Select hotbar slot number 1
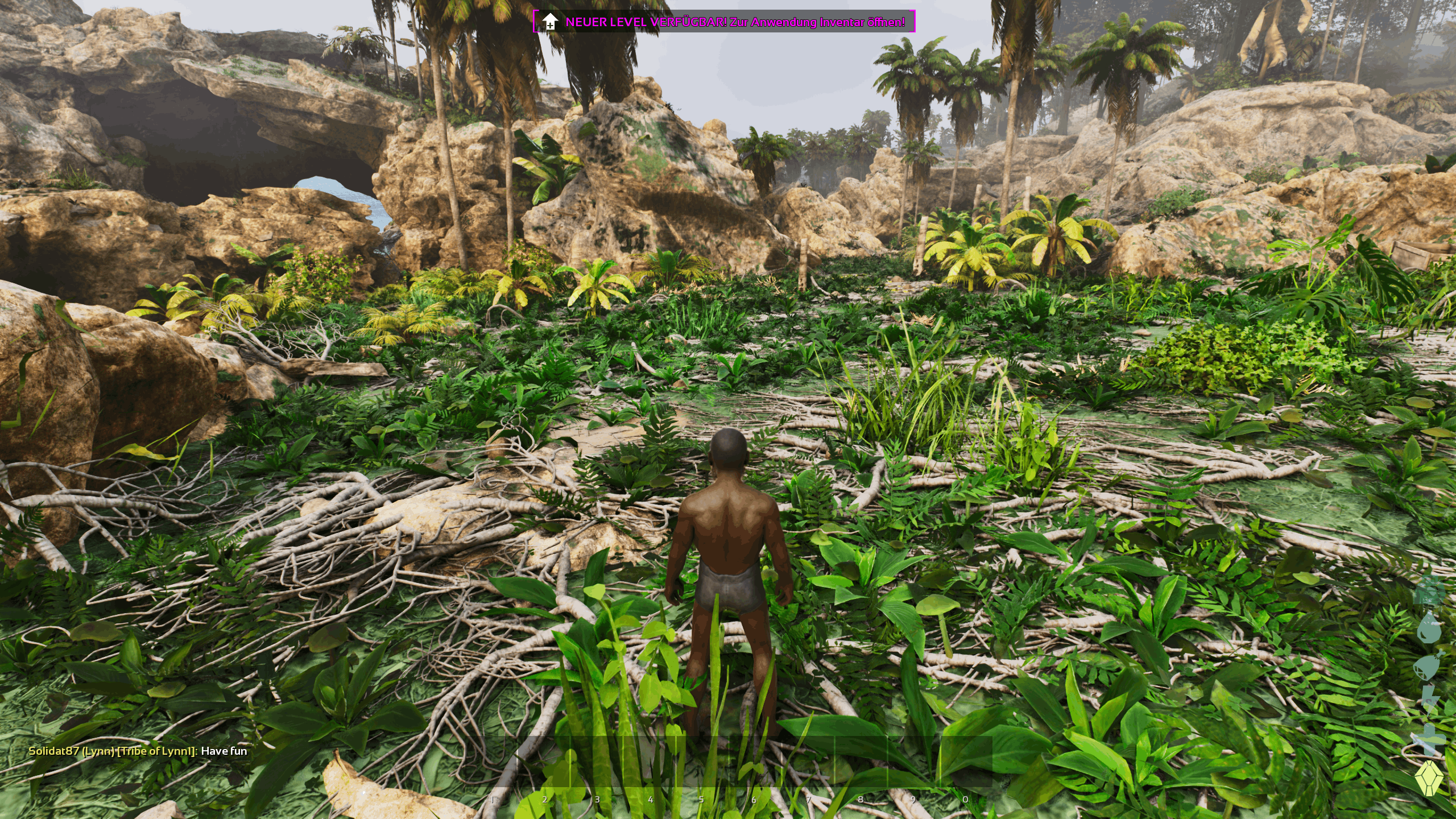The width and height of the screenshot is (1456, 819). coord(491,763)
